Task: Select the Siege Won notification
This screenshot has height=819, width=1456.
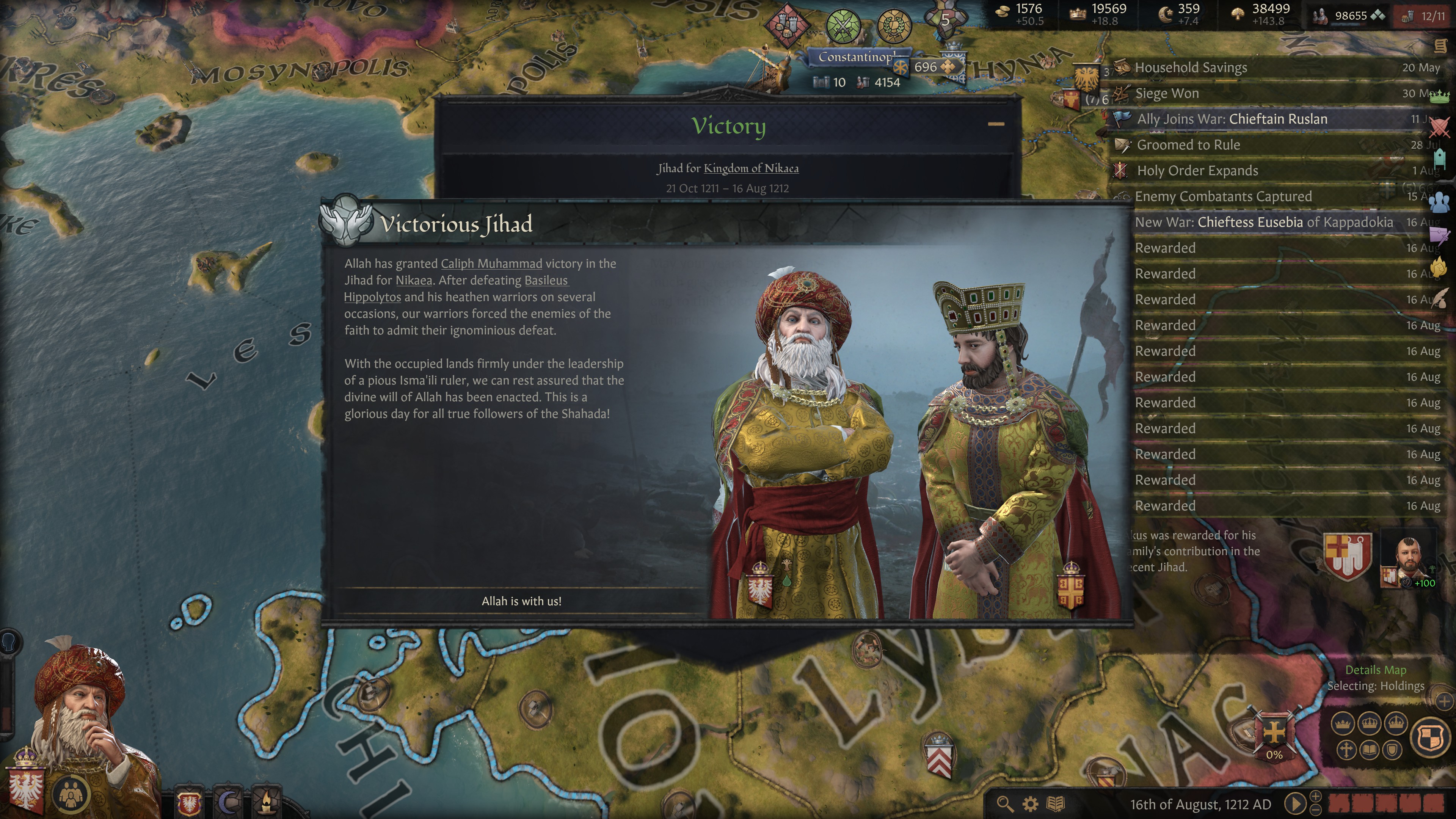Action: pos(1167,94)
